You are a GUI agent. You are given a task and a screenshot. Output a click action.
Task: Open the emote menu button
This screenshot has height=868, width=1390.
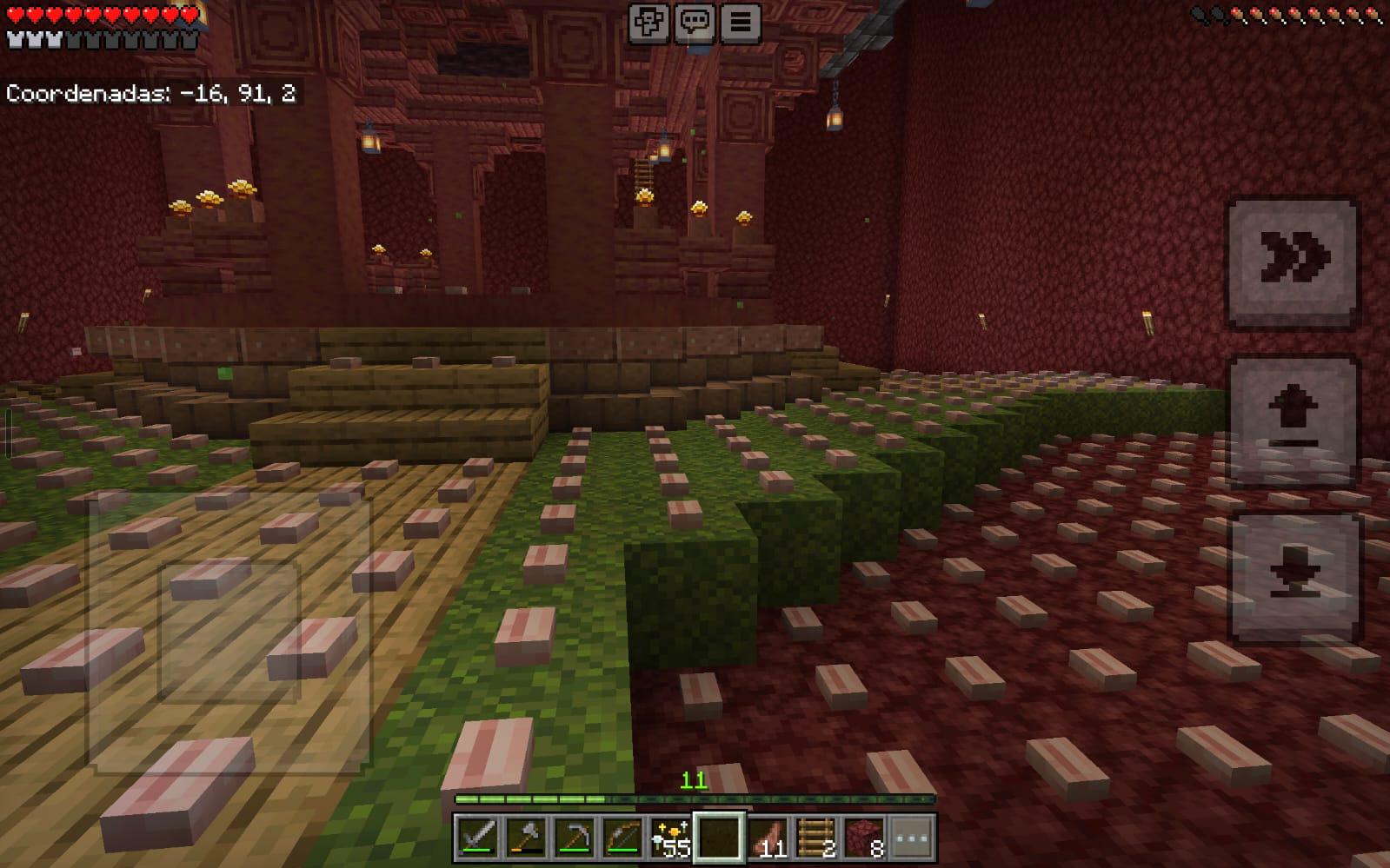click(648, 23)
